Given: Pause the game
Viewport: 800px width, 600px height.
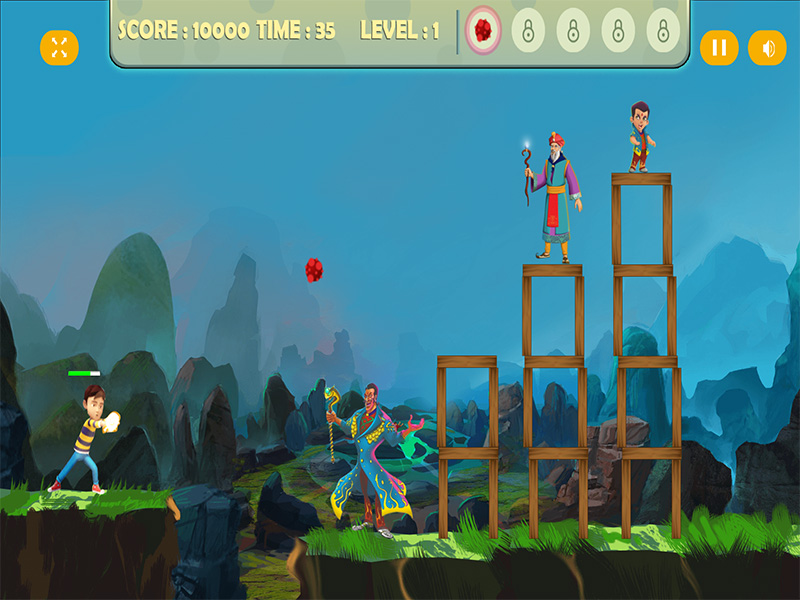Looking at the screenshot, I should point(718,47).
